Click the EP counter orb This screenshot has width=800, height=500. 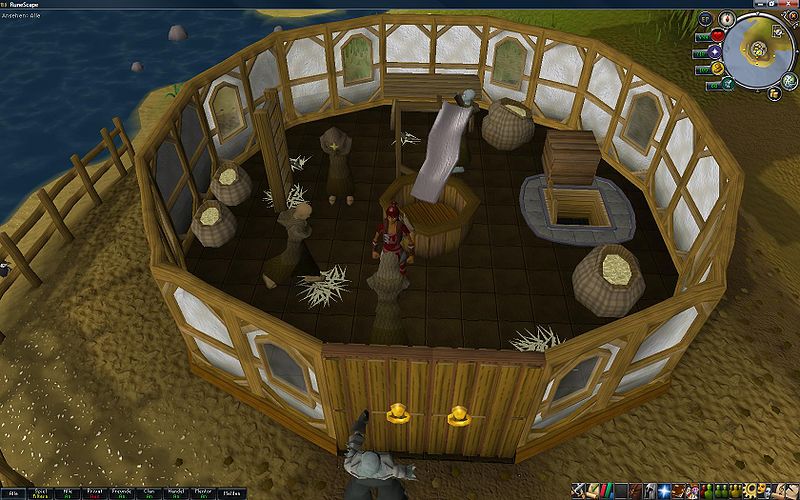pos(706,19)
